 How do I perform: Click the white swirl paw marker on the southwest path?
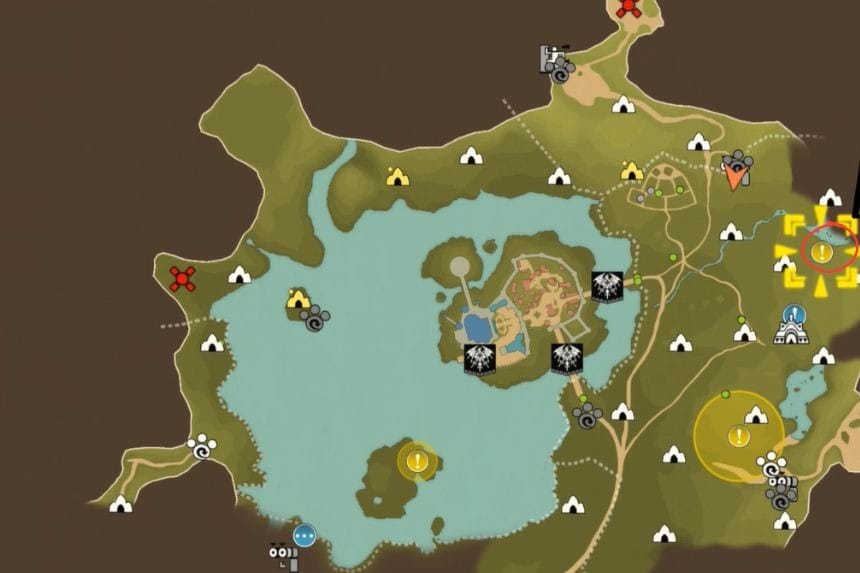(202, 449)
